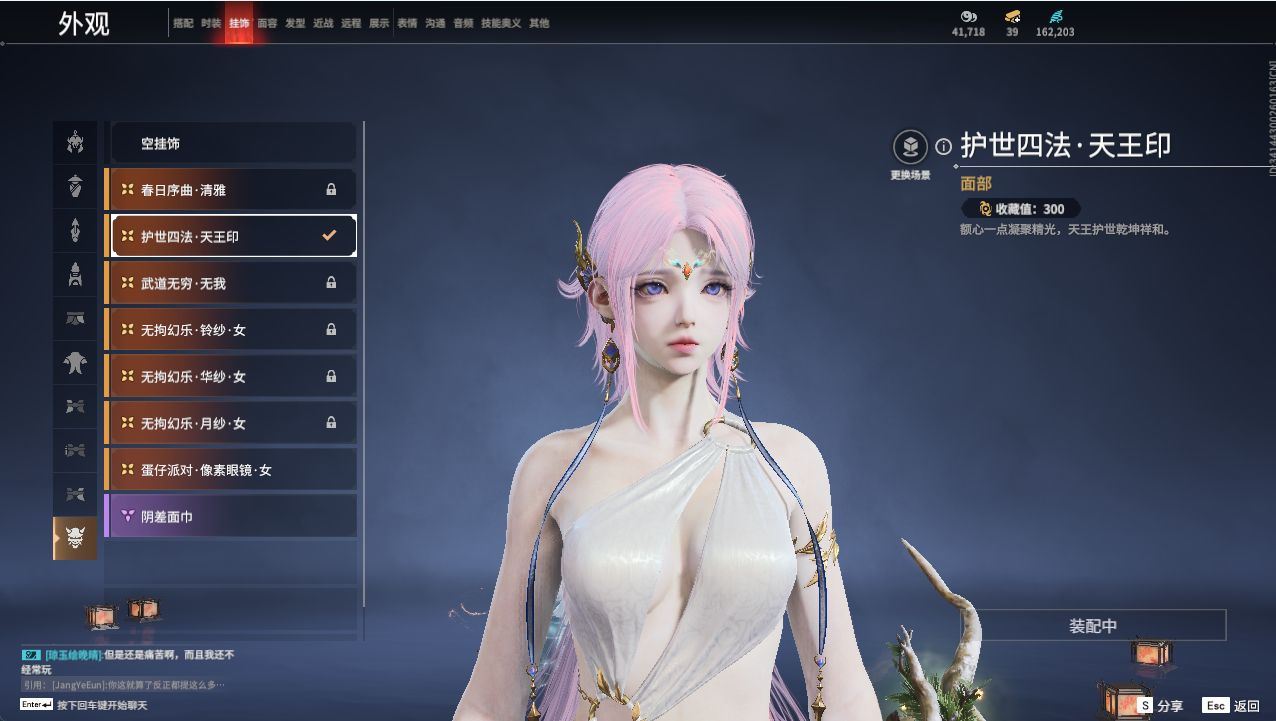Viewport: 1276px width, 721px height.
Task: Open the 时装 outfit tab
Action: click(x=211, y=23)
